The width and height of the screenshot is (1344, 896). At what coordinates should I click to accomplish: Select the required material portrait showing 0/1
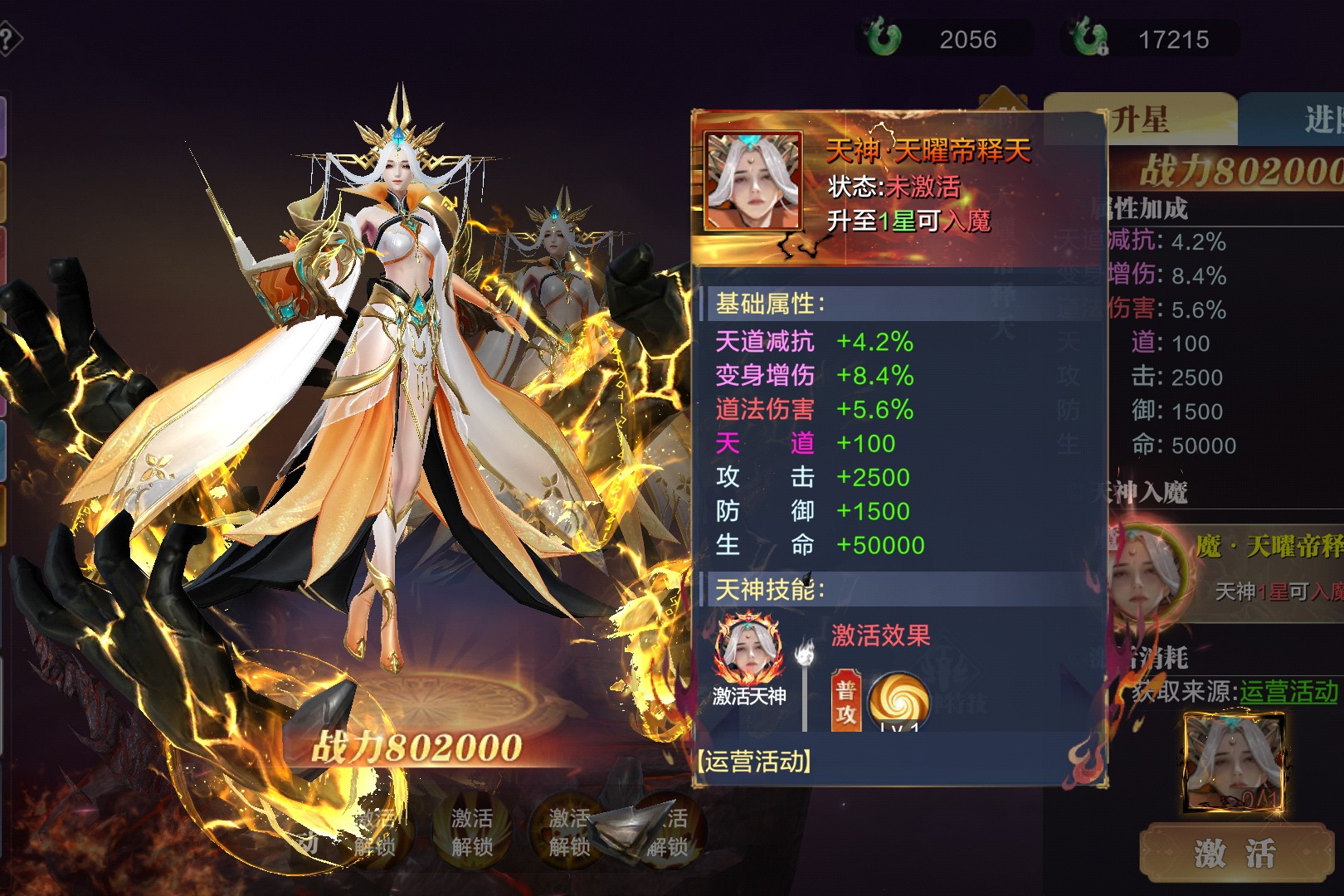pos(1234,763)
